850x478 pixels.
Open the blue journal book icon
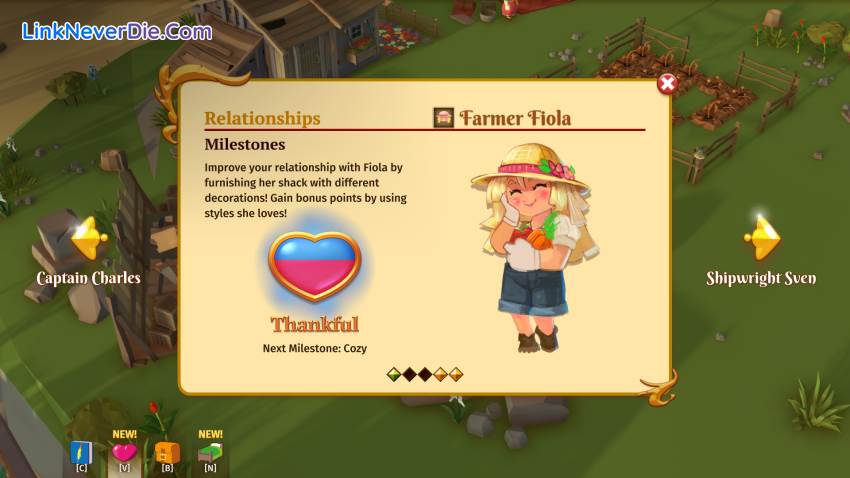(81, 453)
